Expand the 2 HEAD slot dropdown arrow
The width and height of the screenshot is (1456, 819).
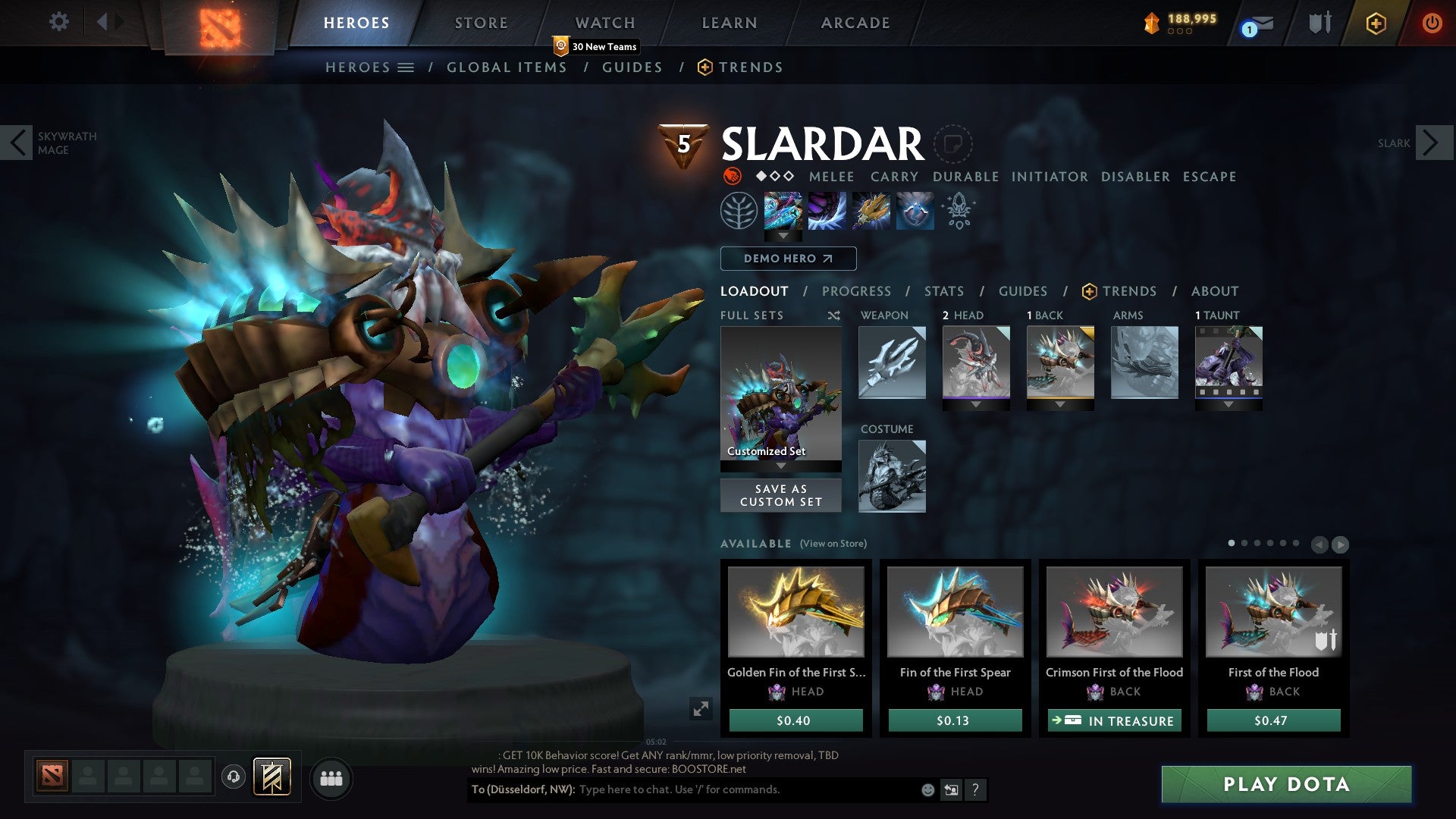(976, 404)
